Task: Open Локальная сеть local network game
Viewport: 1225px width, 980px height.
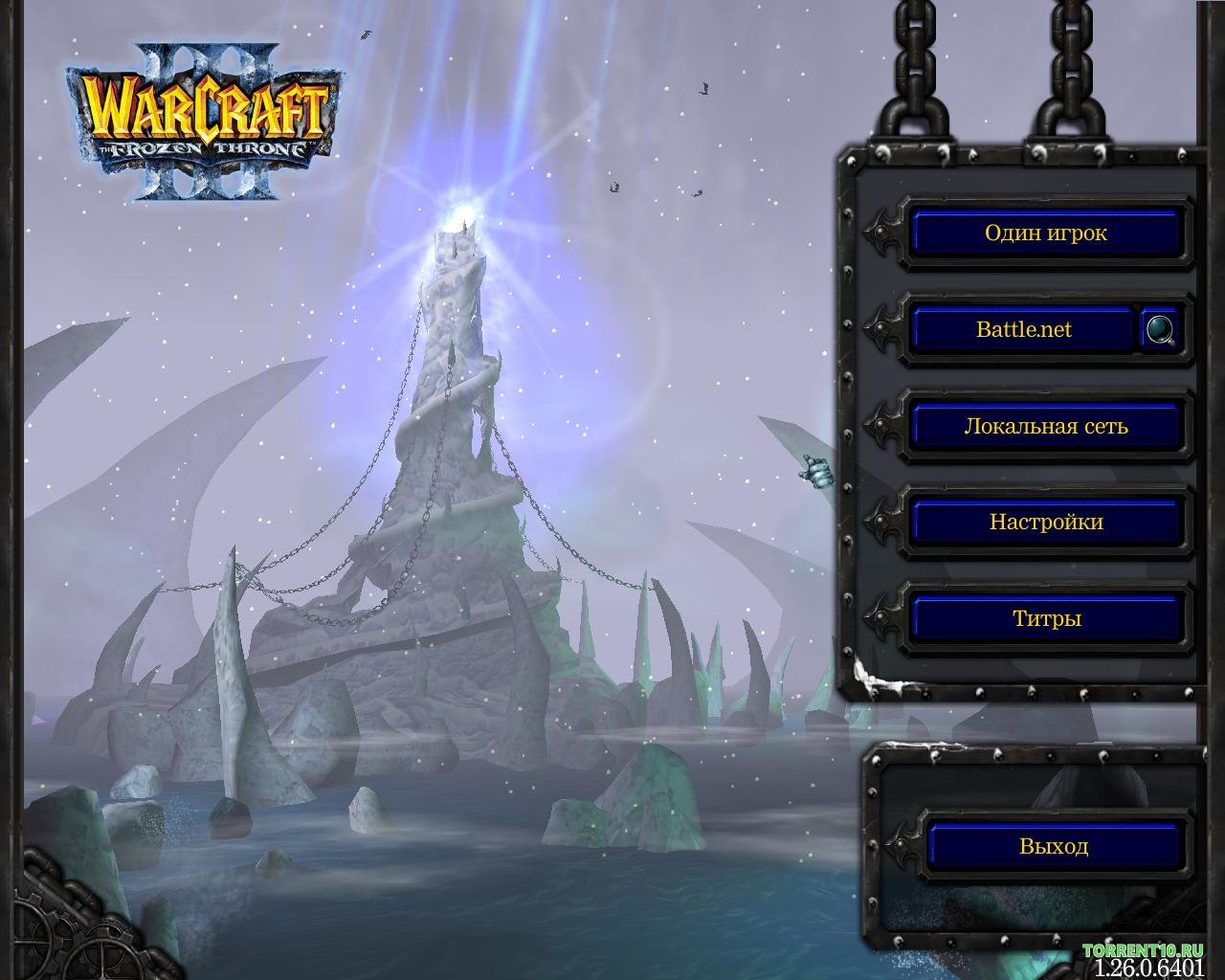Action: (1045, 427)
